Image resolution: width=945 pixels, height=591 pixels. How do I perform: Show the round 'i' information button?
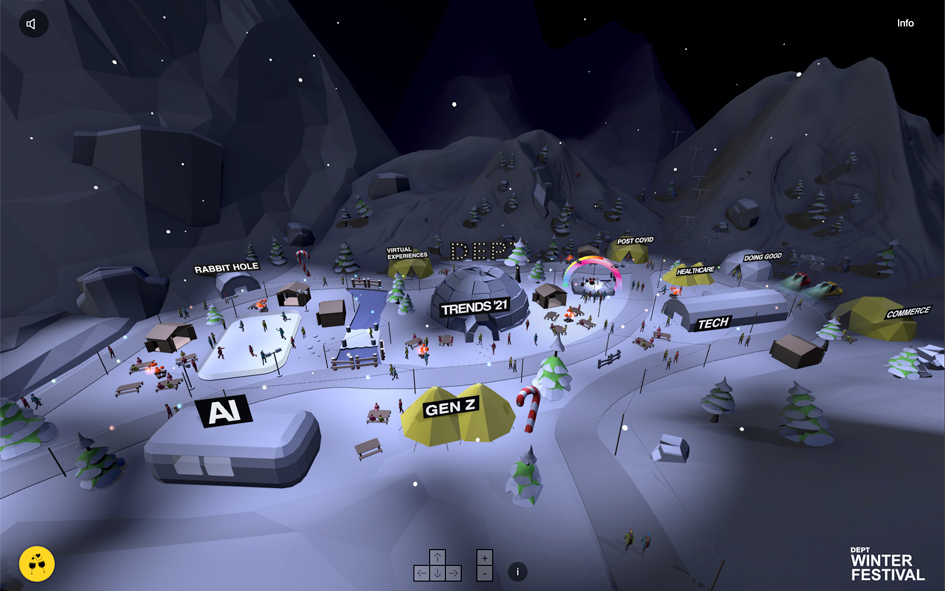pos(517,572)
